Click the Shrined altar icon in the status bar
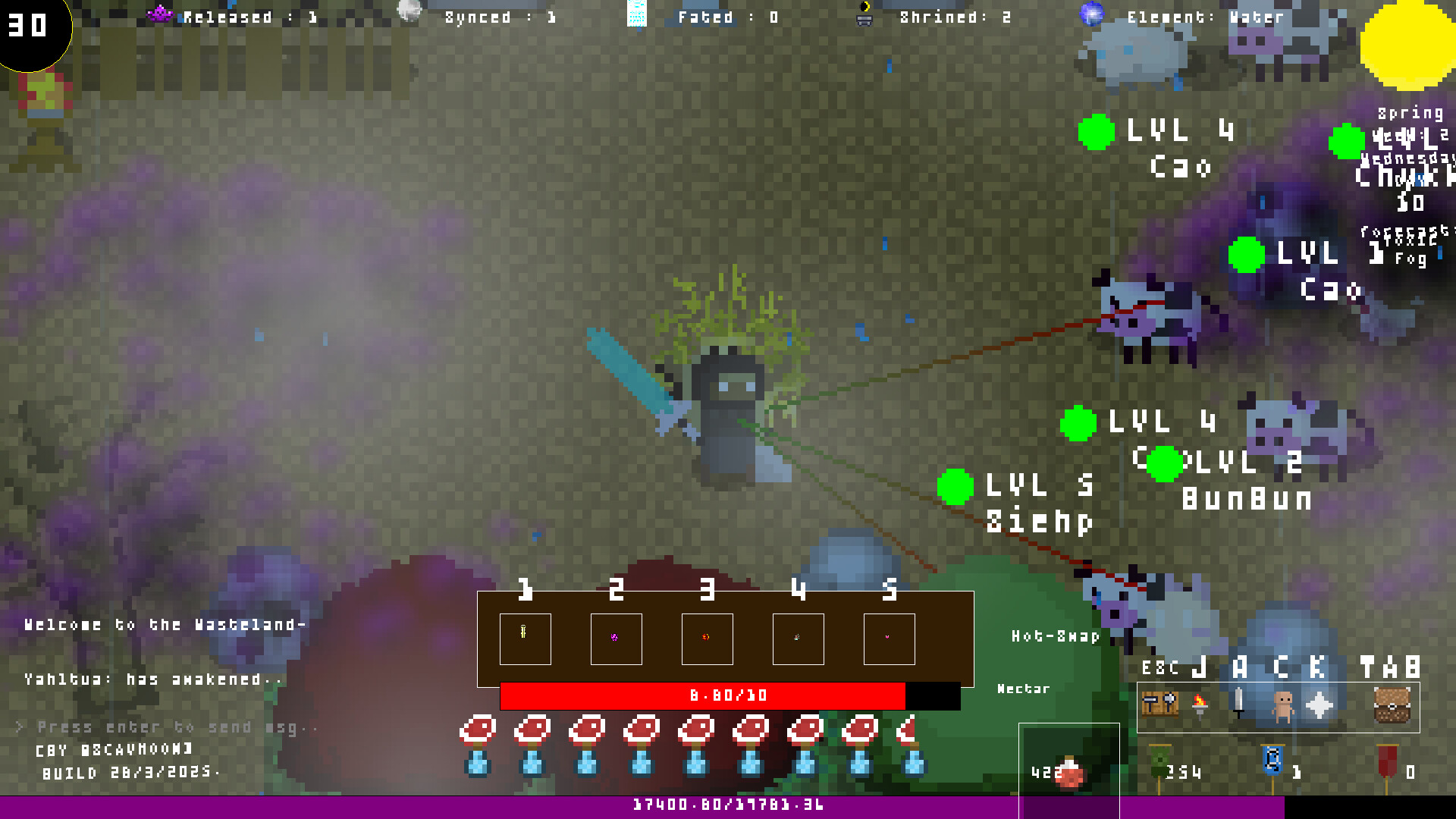This screenshot has width=1456, height=819. point(864,19)
